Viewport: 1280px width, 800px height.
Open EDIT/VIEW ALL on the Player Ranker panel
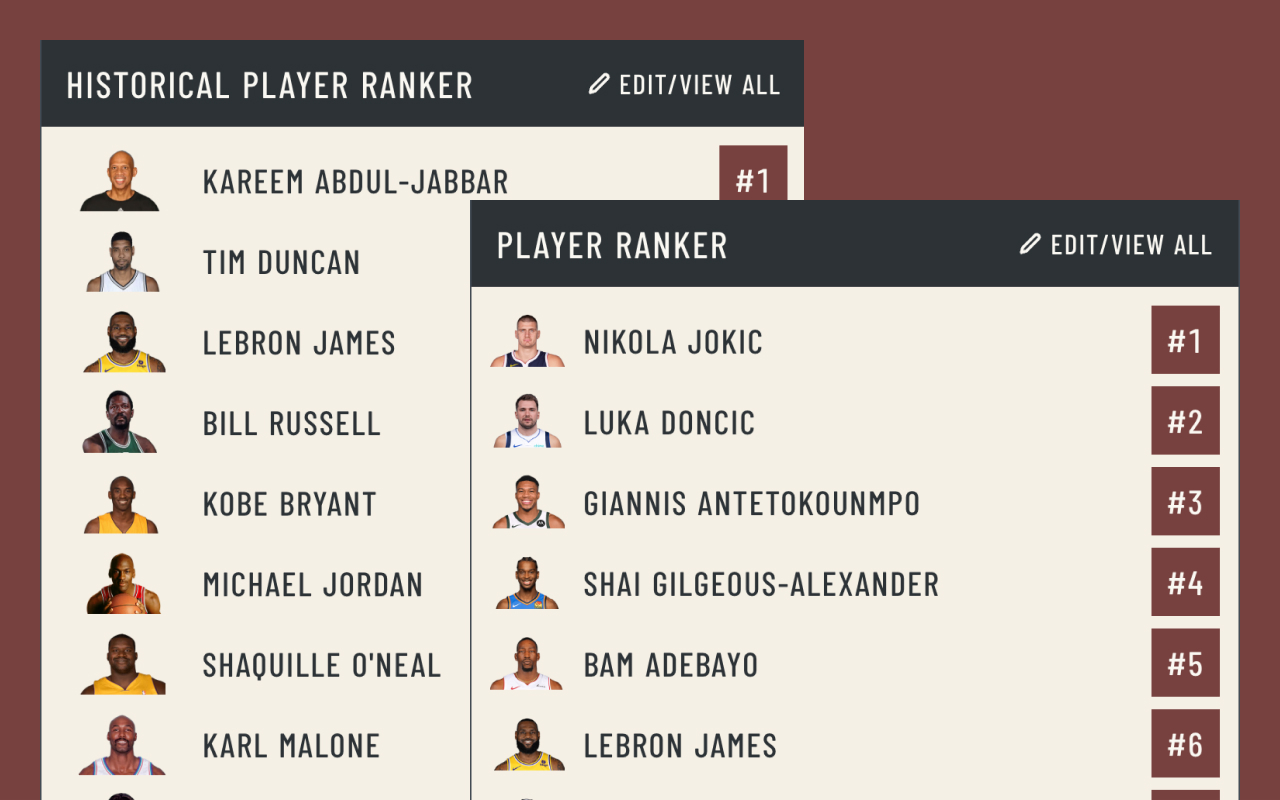1130,243
